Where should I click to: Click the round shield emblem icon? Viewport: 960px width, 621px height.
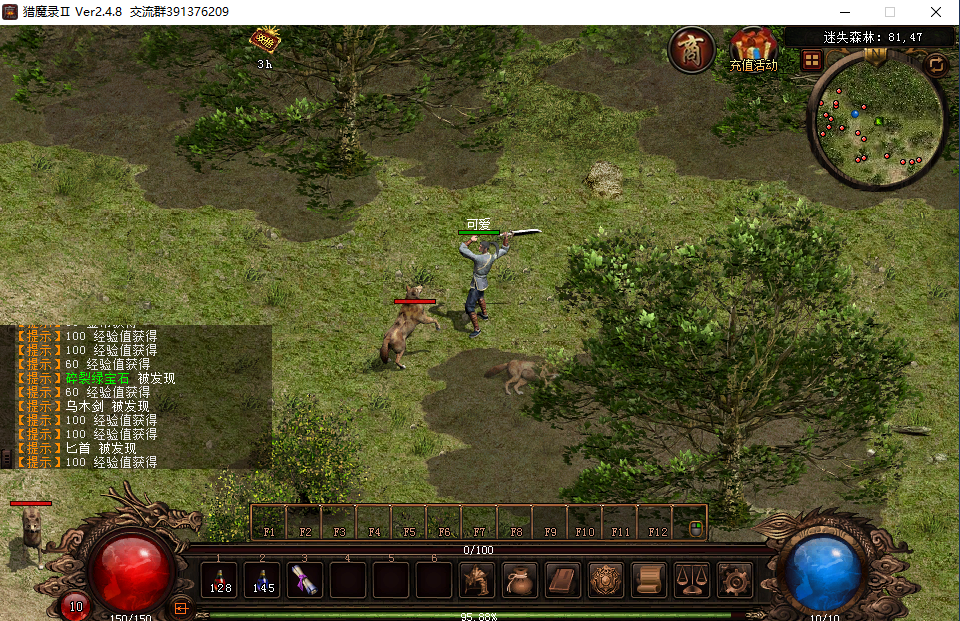click(606, 580)
